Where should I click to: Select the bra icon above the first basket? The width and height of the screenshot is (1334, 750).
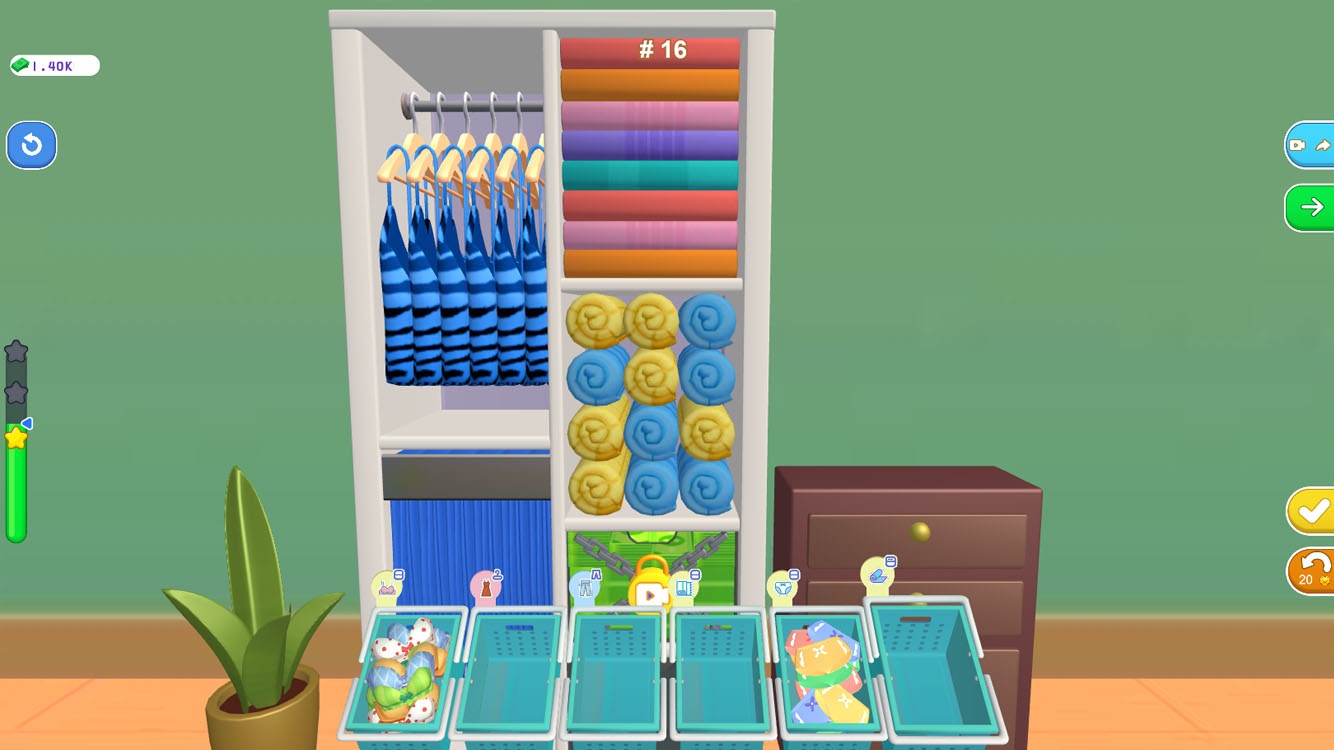click(x=388, y=589)
